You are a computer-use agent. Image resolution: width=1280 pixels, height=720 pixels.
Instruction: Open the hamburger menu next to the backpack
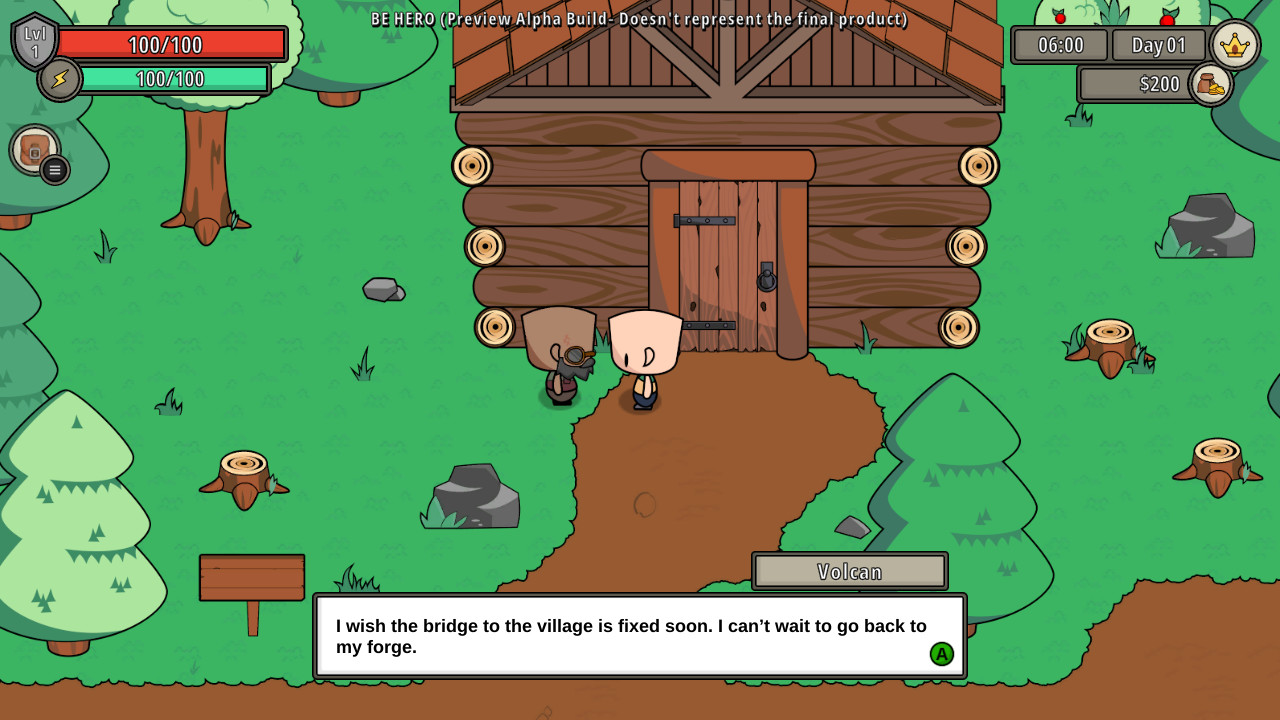pyautogui.click(x=53, y=170)
